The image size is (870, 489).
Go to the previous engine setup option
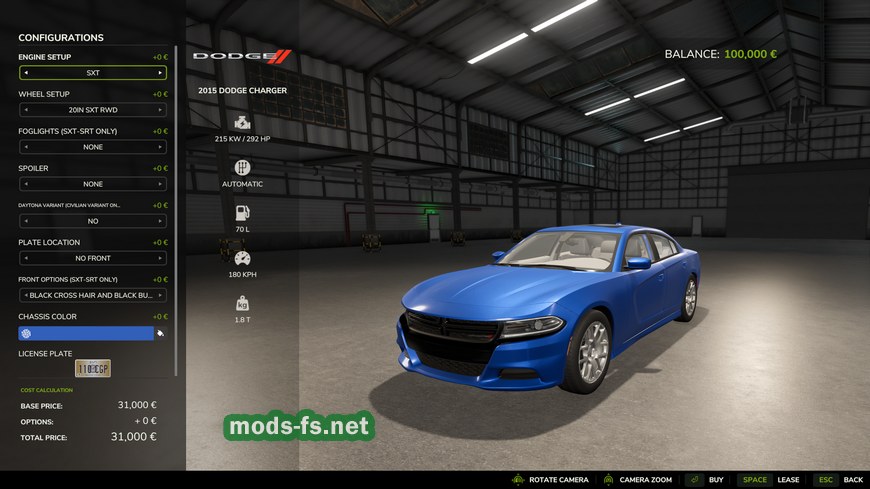[26, 73]
